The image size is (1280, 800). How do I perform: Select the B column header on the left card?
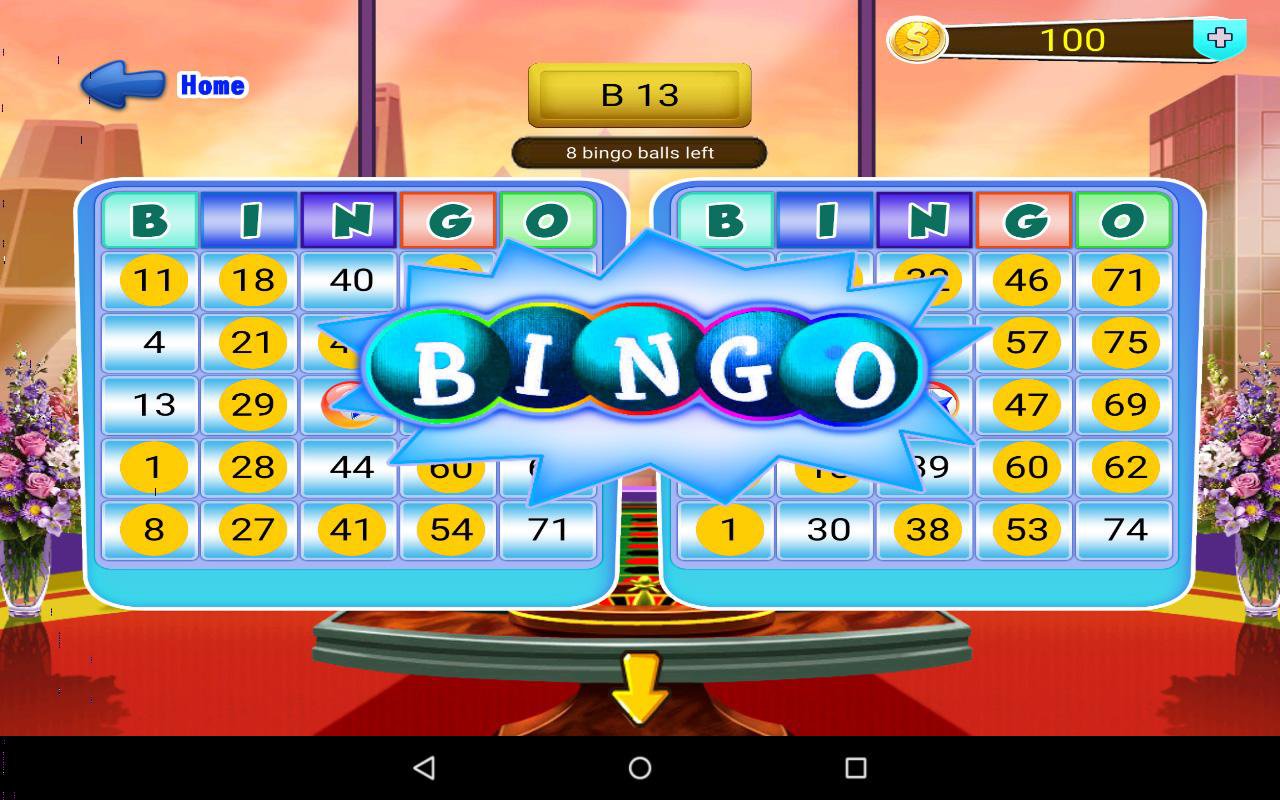coord(148,218)
